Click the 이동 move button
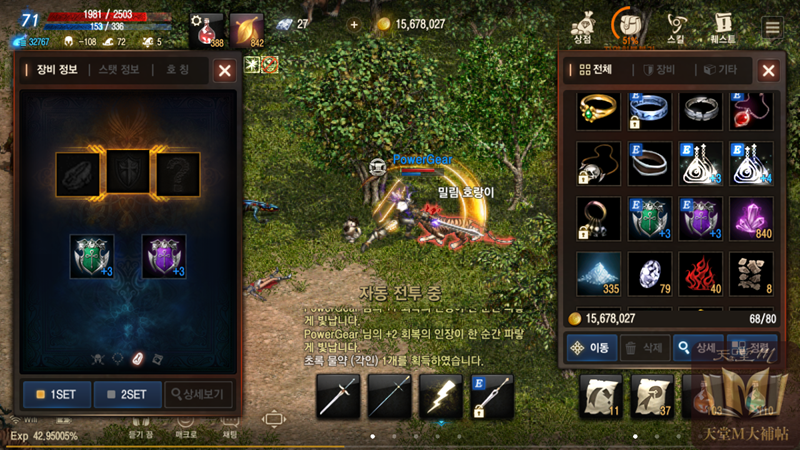 tap(589, 347)
